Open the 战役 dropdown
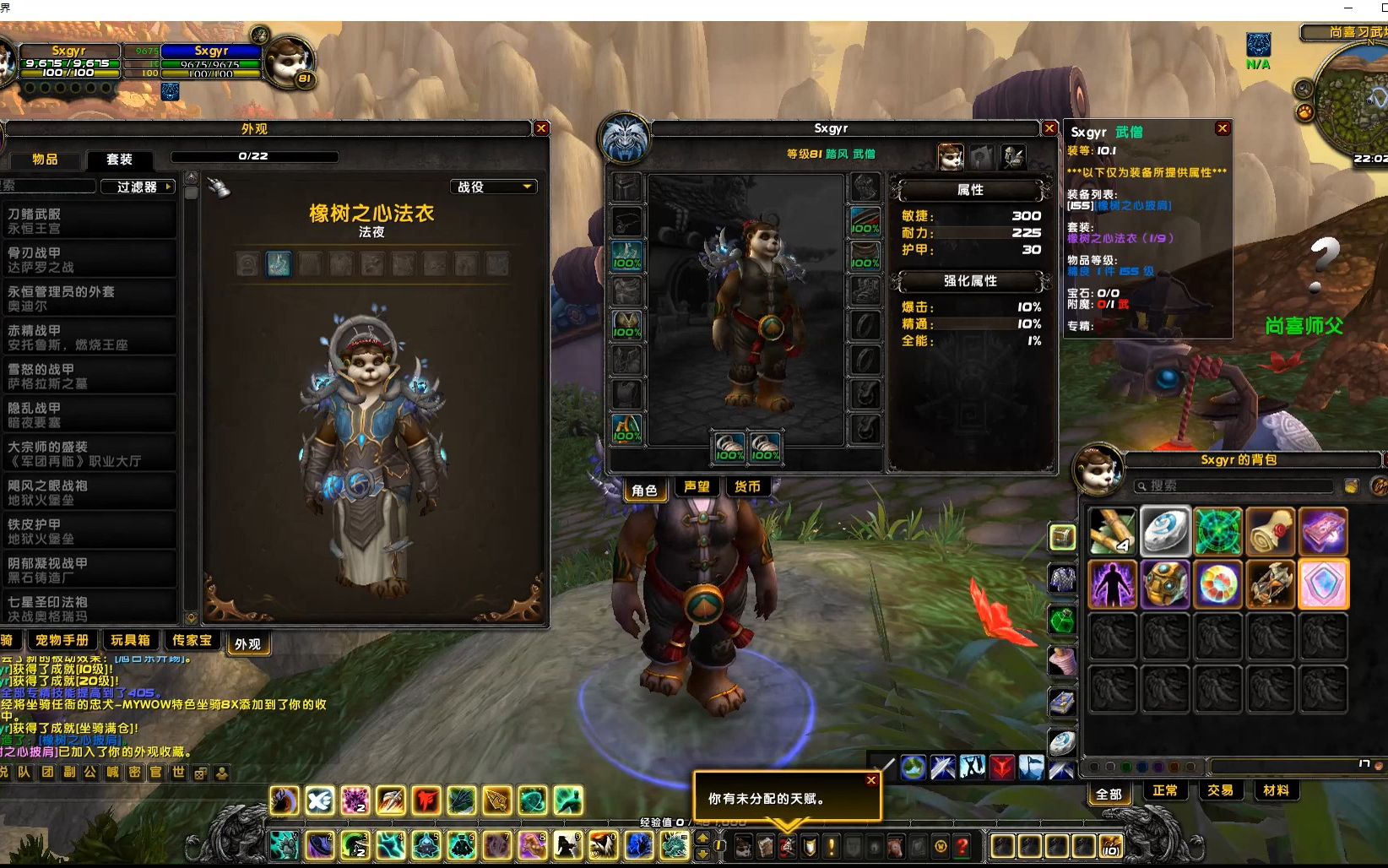 tap(494, 187)
